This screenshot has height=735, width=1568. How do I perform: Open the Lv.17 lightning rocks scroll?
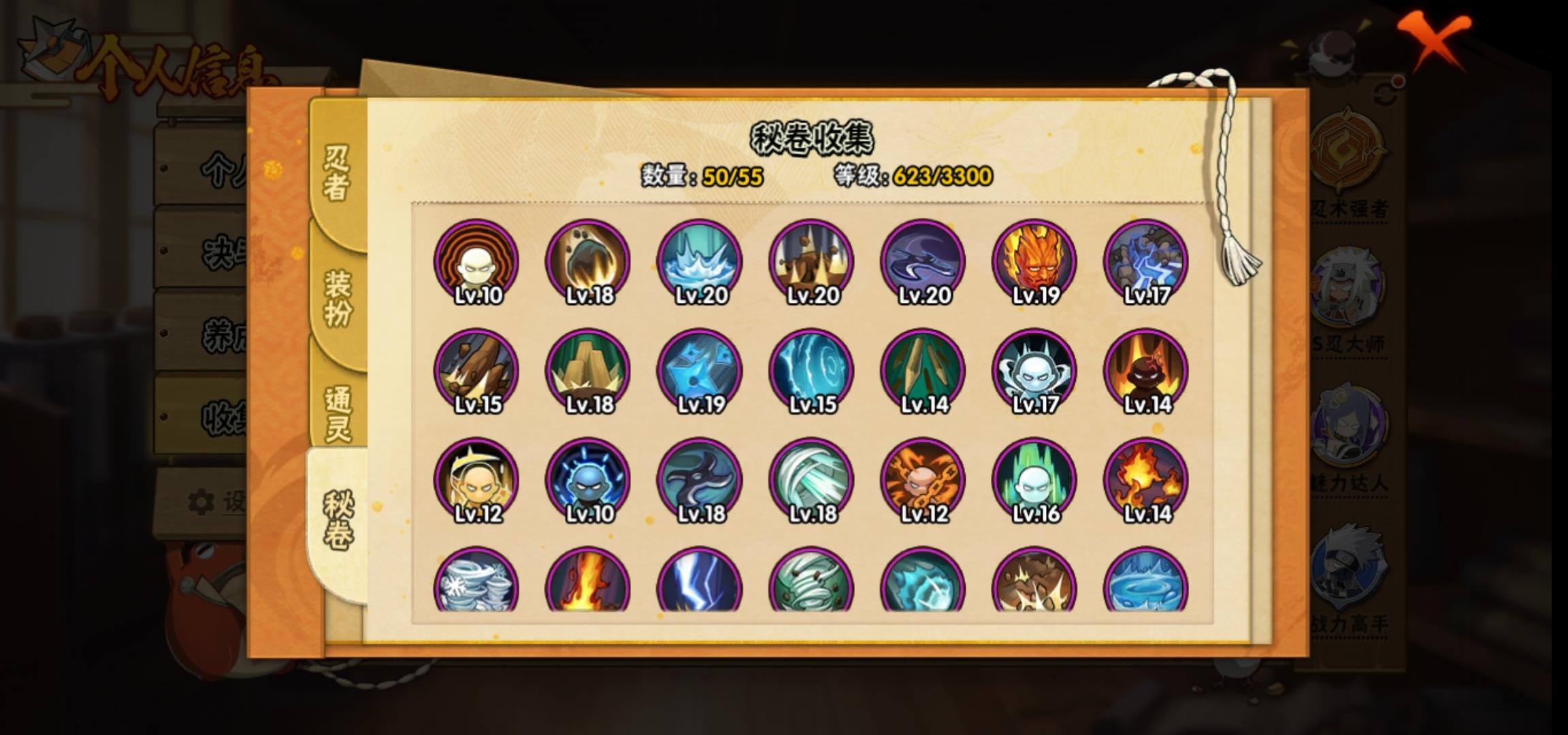click(x=1145, y=262)
